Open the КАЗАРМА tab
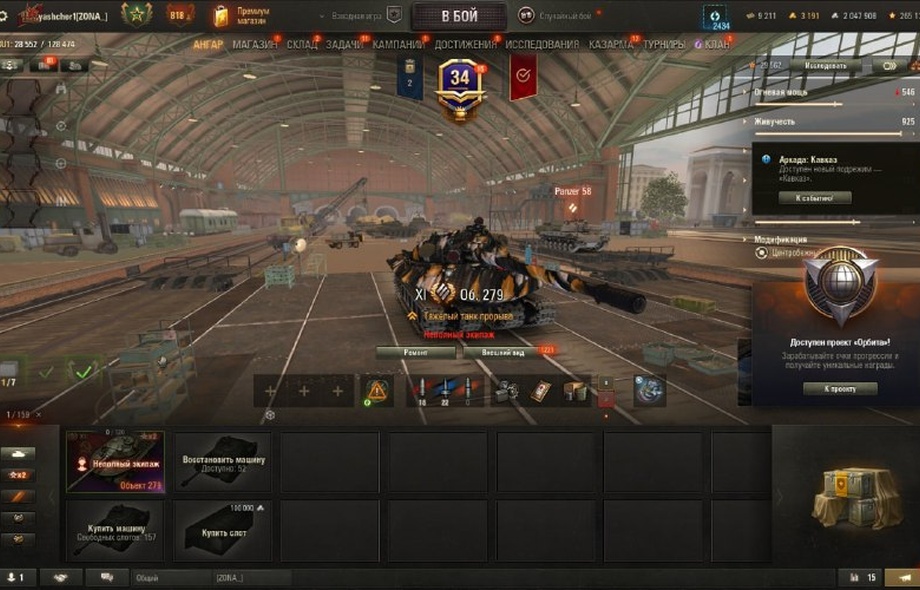 [610, 45]
